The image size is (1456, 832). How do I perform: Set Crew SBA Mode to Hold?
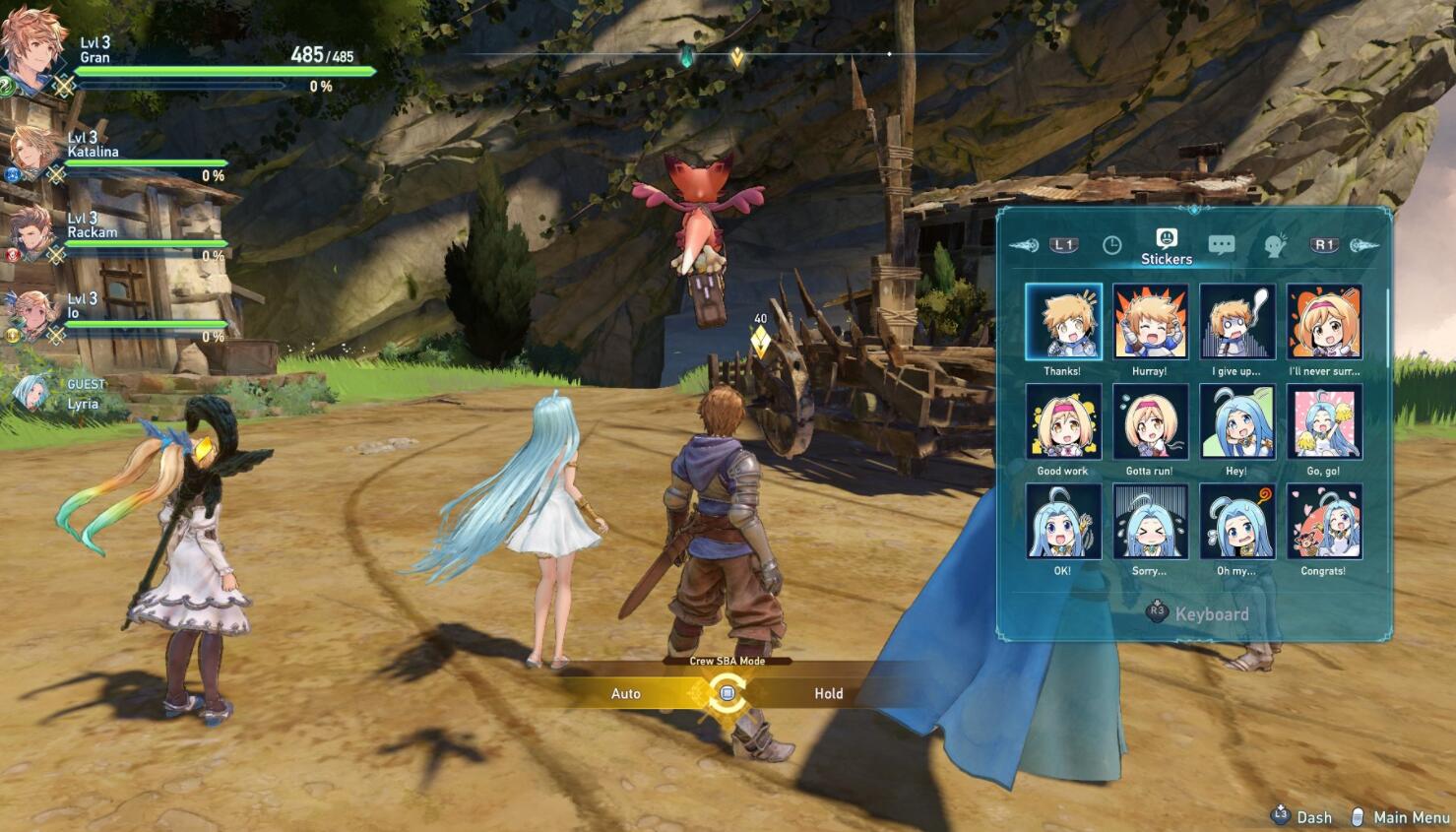pos(829,694)
